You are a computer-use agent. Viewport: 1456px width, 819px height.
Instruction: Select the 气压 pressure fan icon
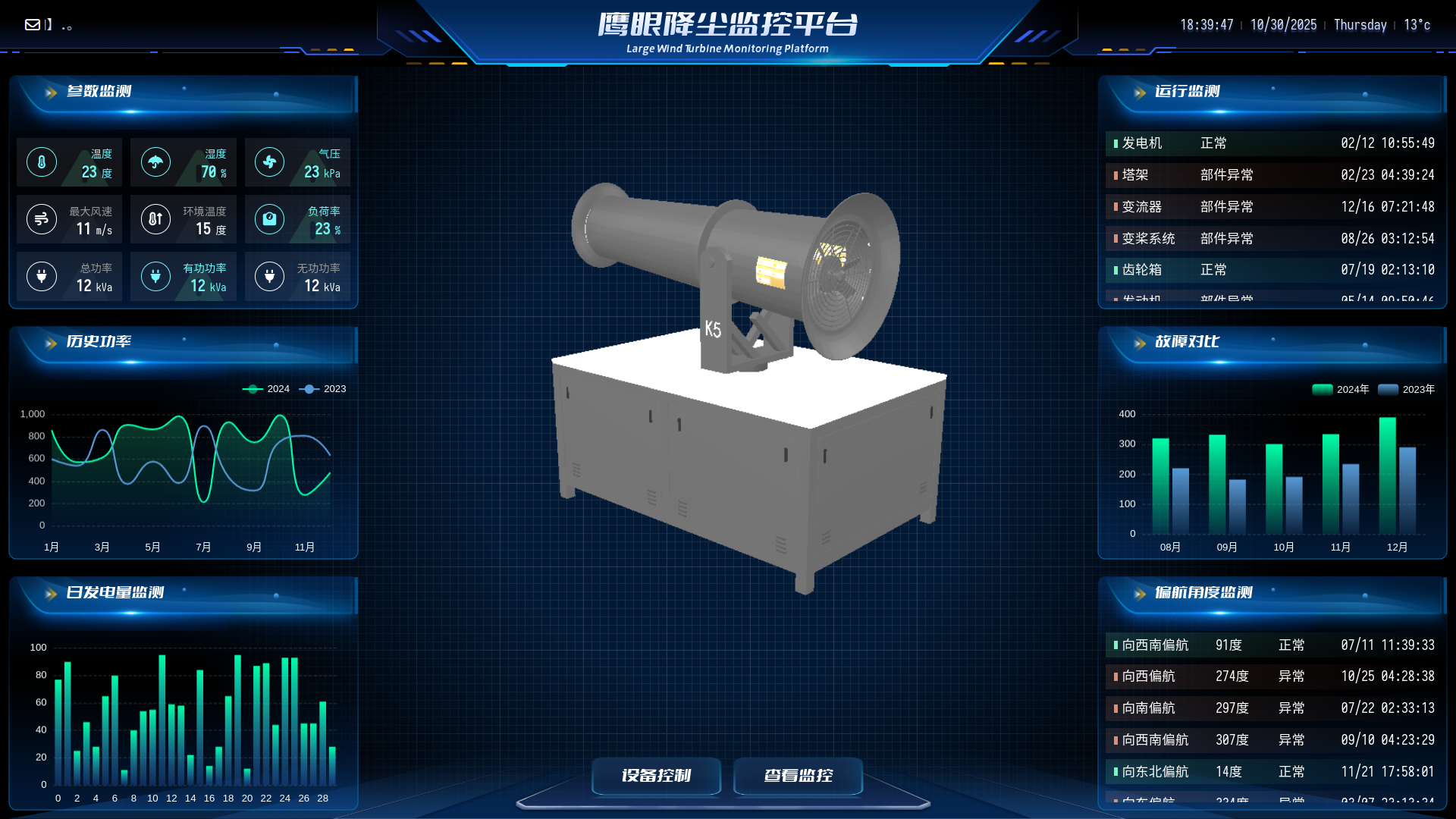click(270, 162)
